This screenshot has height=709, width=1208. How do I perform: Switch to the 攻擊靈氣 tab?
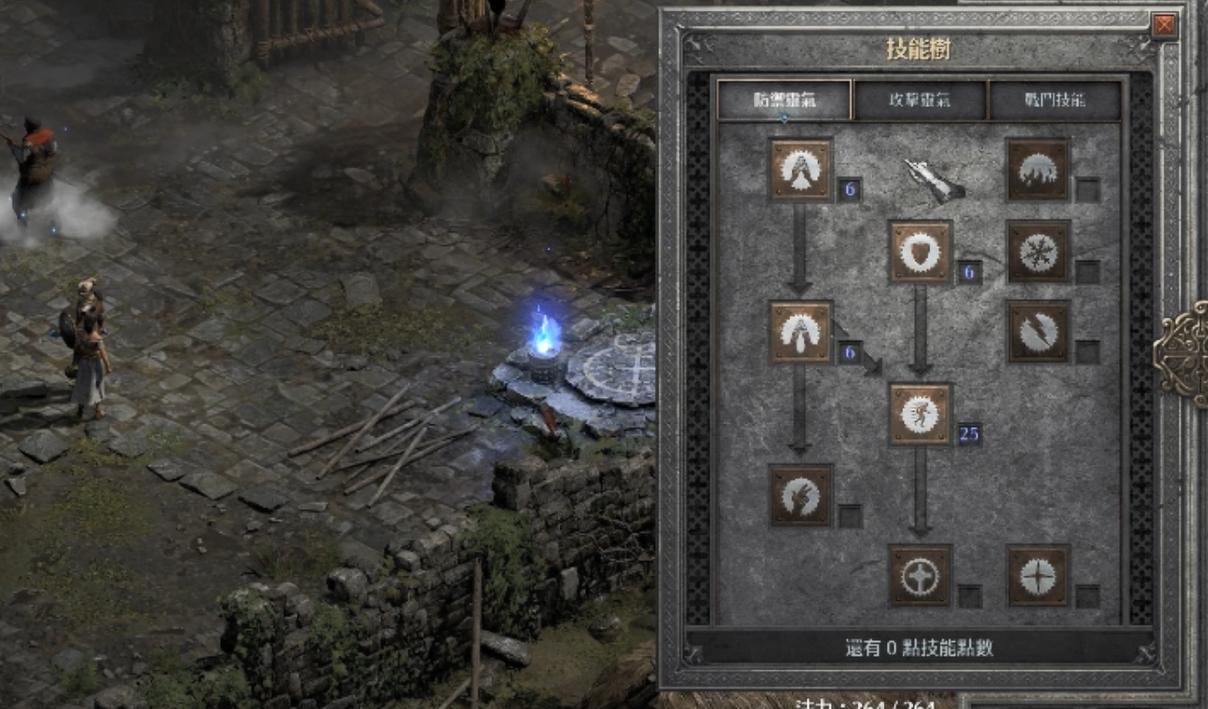point(919,100)
